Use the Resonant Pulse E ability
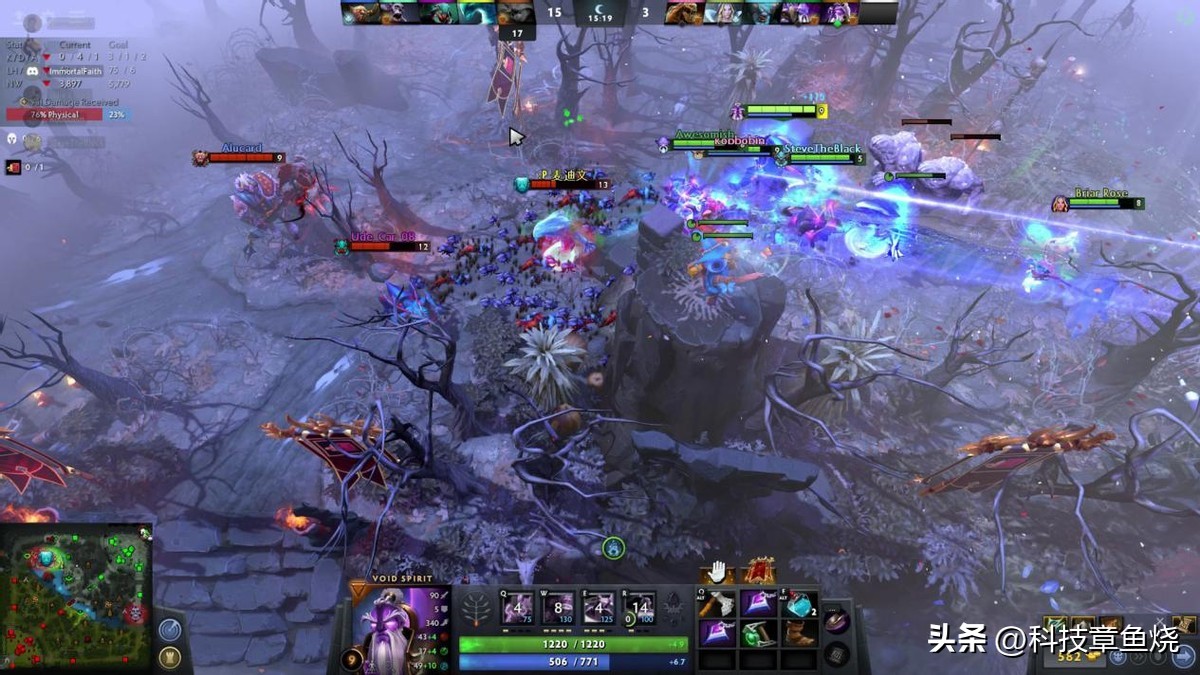Screen dimensions: 1200x675 [596, 608]
